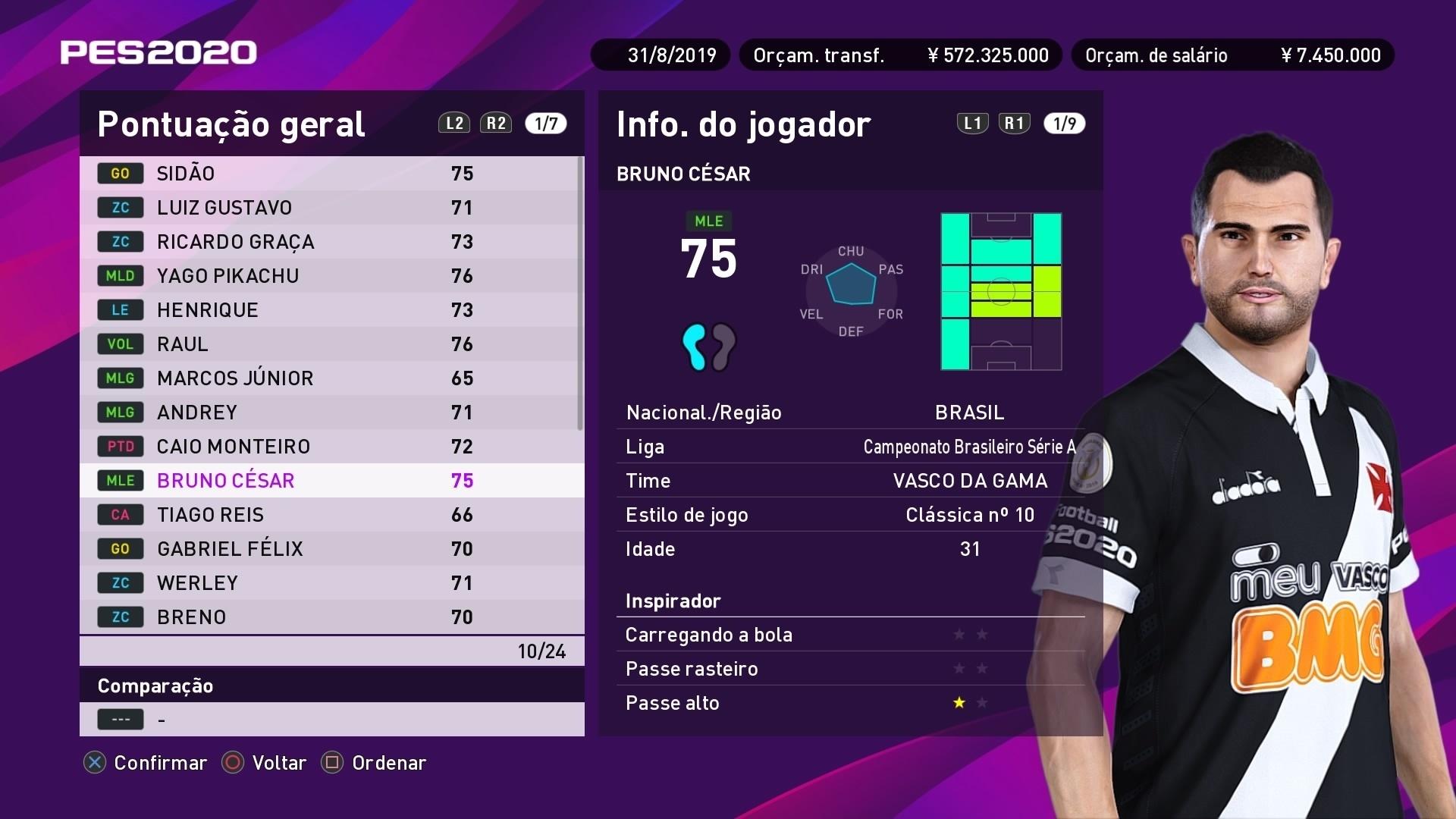The height and width of the screenshot is (819, 1456).
Task: Click the R1 button icon
Action: pos(1014,123)
